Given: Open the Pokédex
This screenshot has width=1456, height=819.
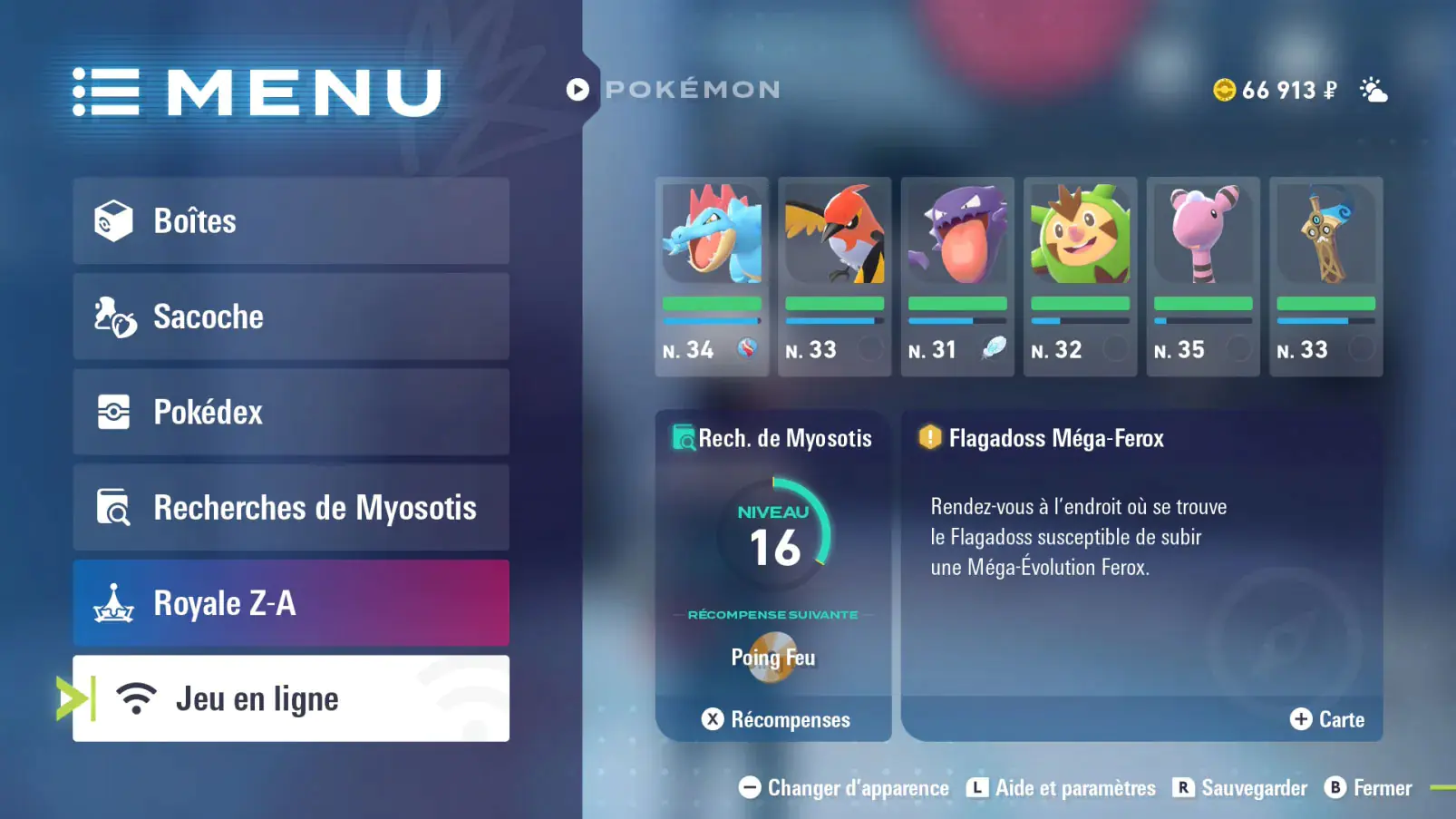Looking at the screenshot, I should click(290, 412).
